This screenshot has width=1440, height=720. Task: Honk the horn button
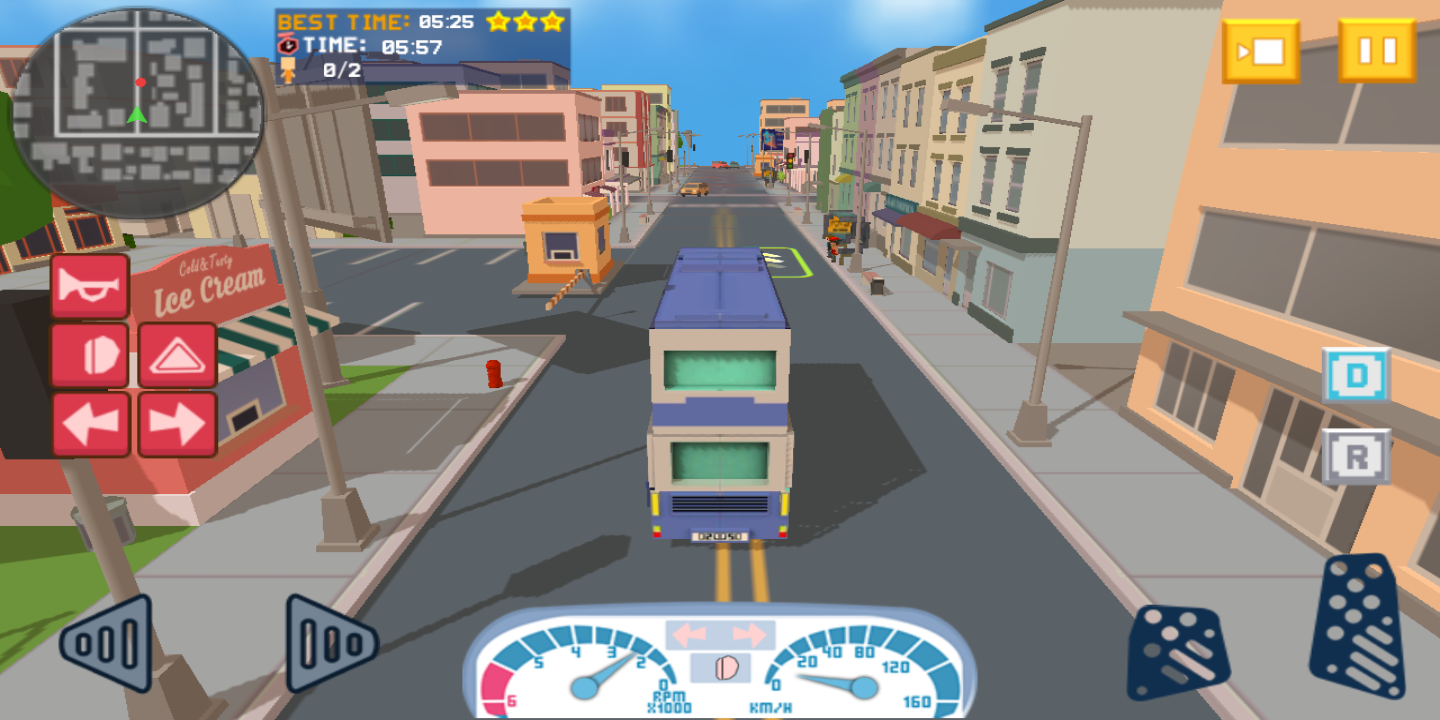pos(90,286)
